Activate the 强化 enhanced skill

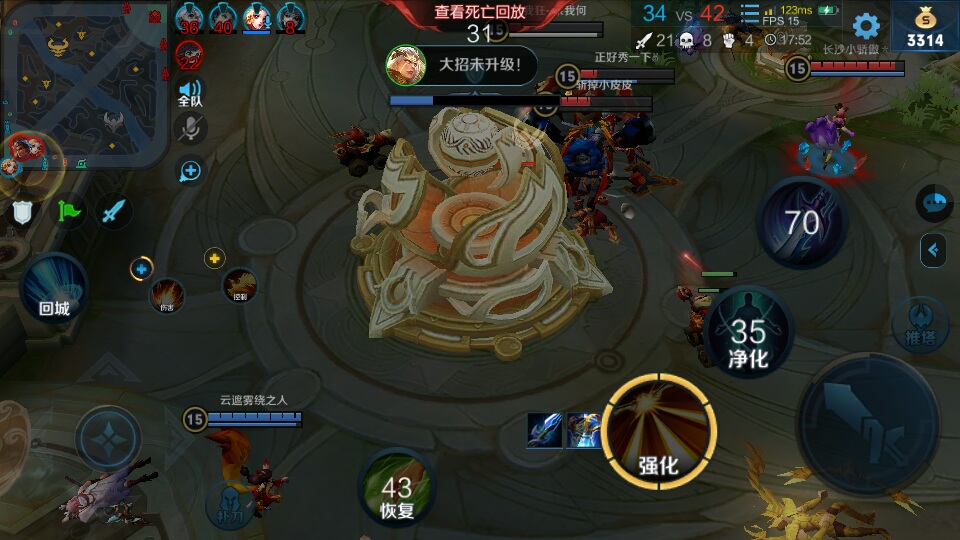coord(659,432)
